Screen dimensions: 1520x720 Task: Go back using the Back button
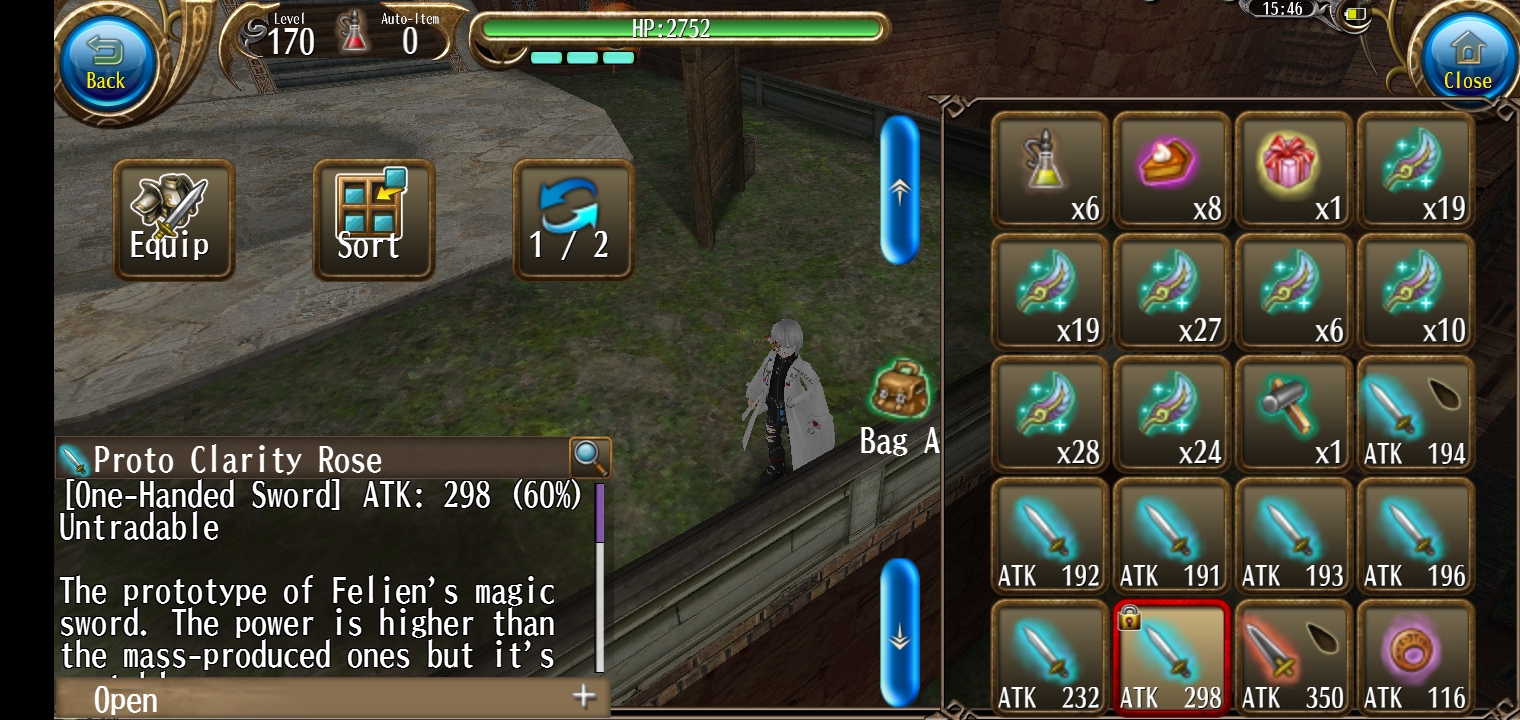pyautogui.click(x=106, y=61)
